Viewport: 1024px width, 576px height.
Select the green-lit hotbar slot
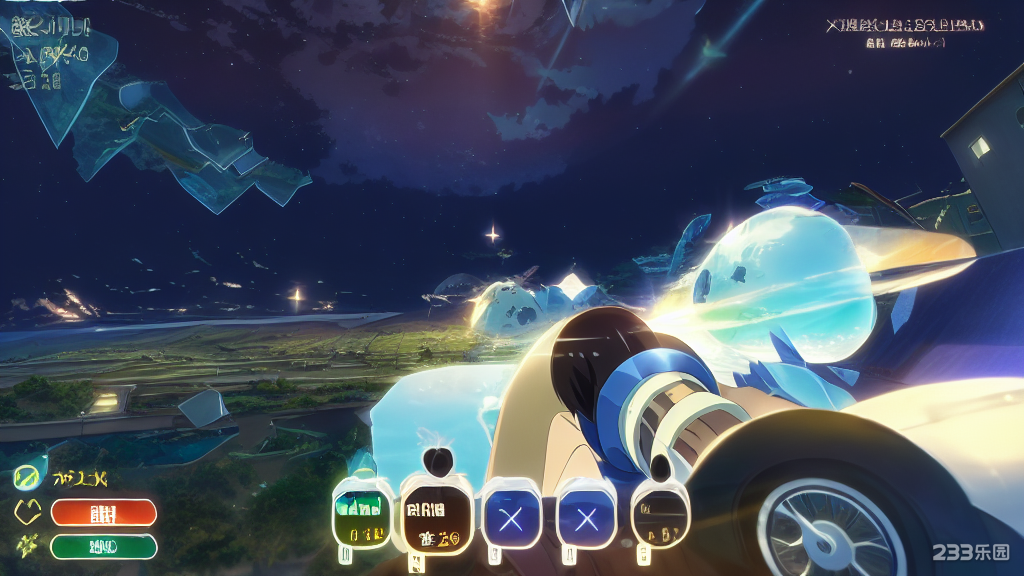tap(362, 514)
